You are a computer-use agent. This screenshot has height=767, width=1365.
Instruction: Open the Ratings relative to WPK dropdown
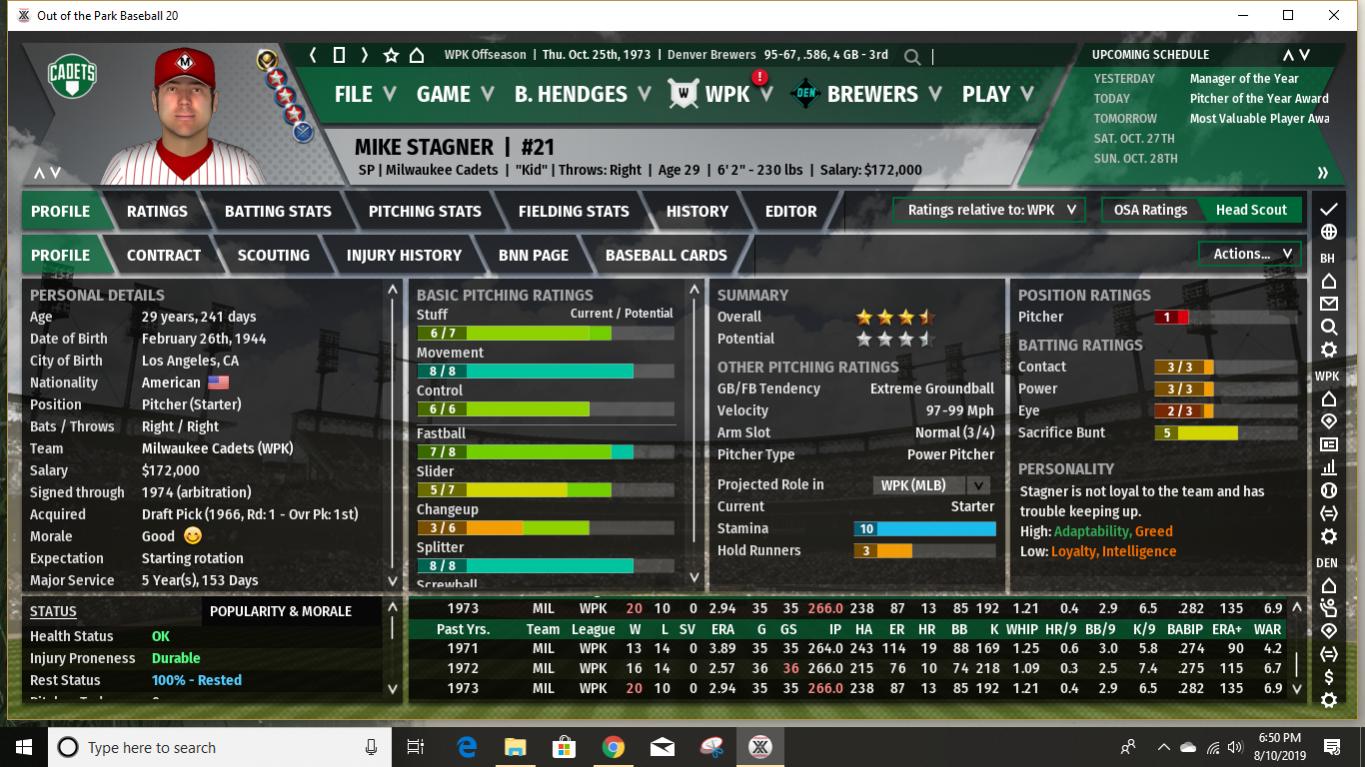[988, 210]
